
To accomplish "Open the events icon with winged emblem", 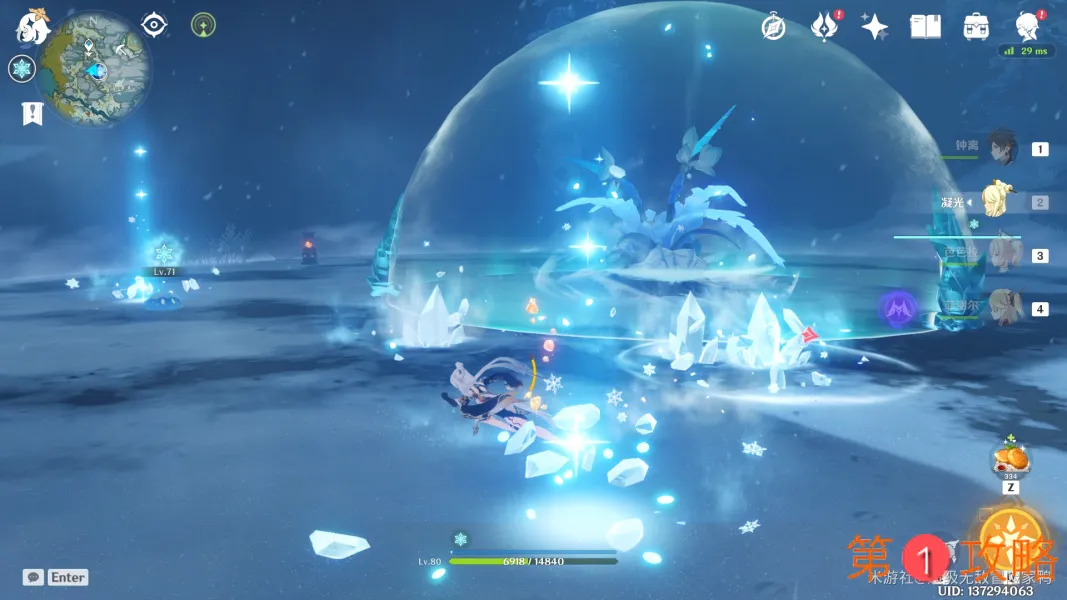I will click(x=823, y=27).
